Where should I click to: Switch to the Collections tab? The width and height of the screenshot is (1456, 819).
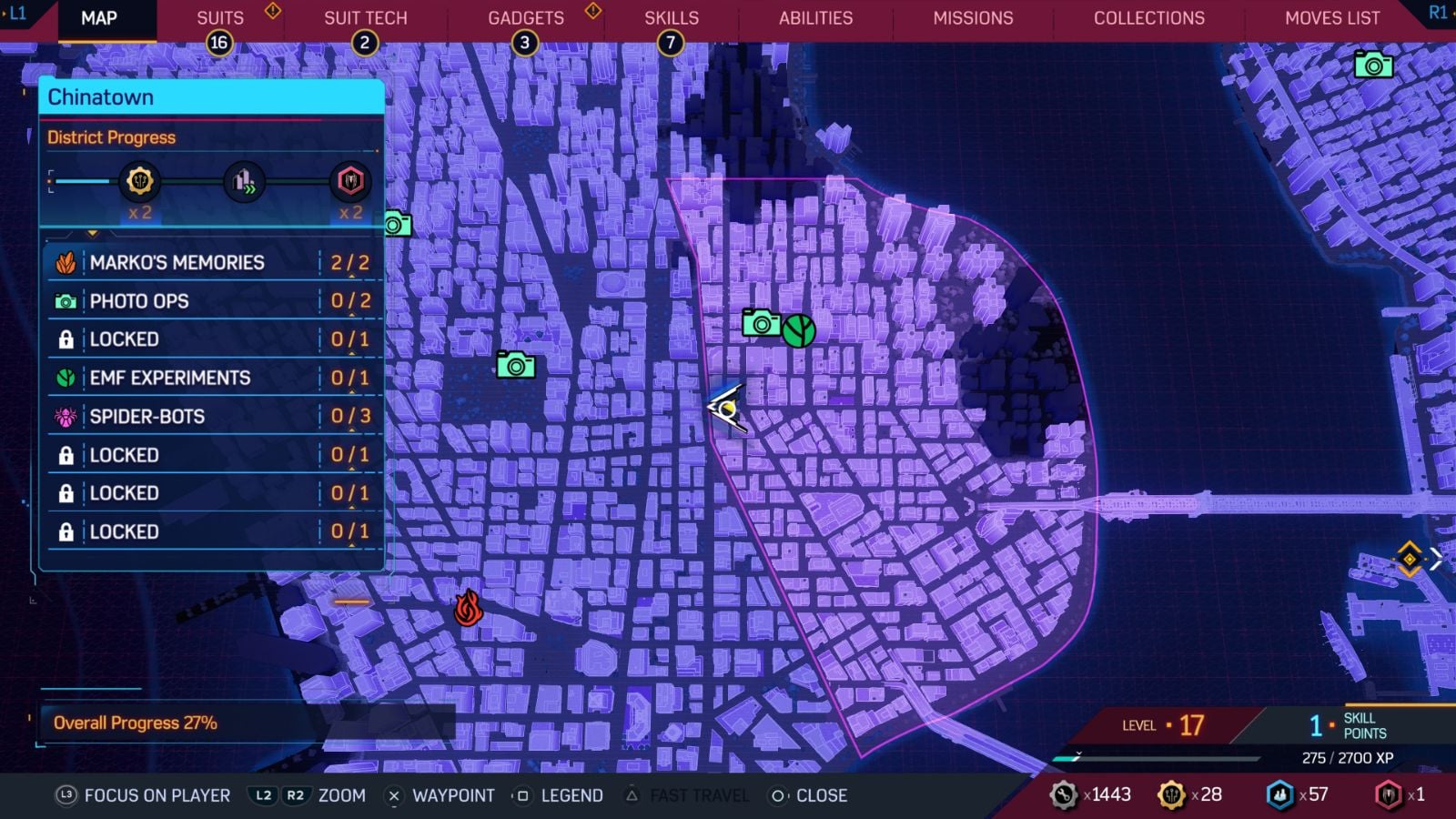click(1148, 17)
